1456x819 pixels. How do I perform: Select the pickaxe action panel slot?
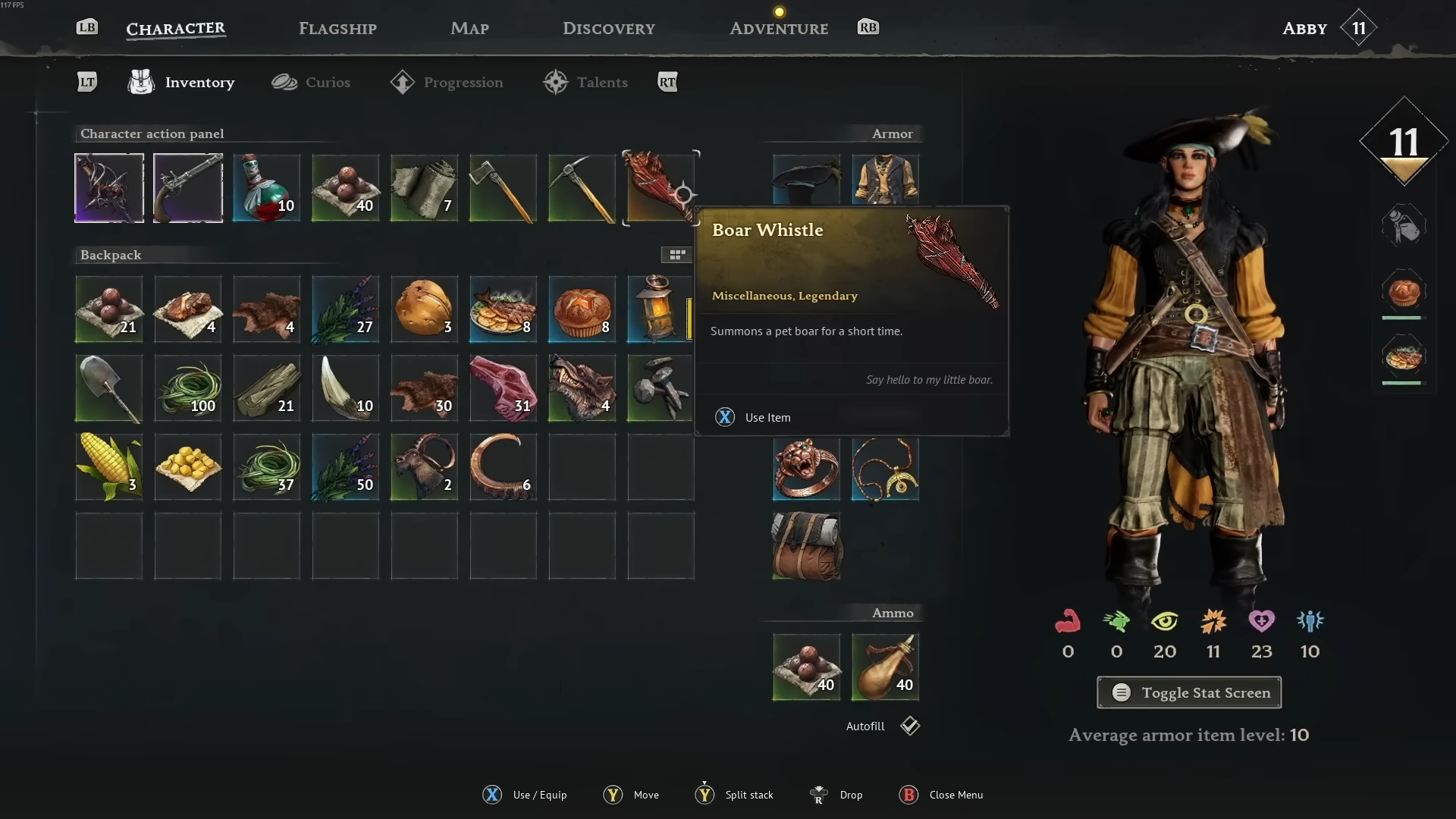click(582, 188)
